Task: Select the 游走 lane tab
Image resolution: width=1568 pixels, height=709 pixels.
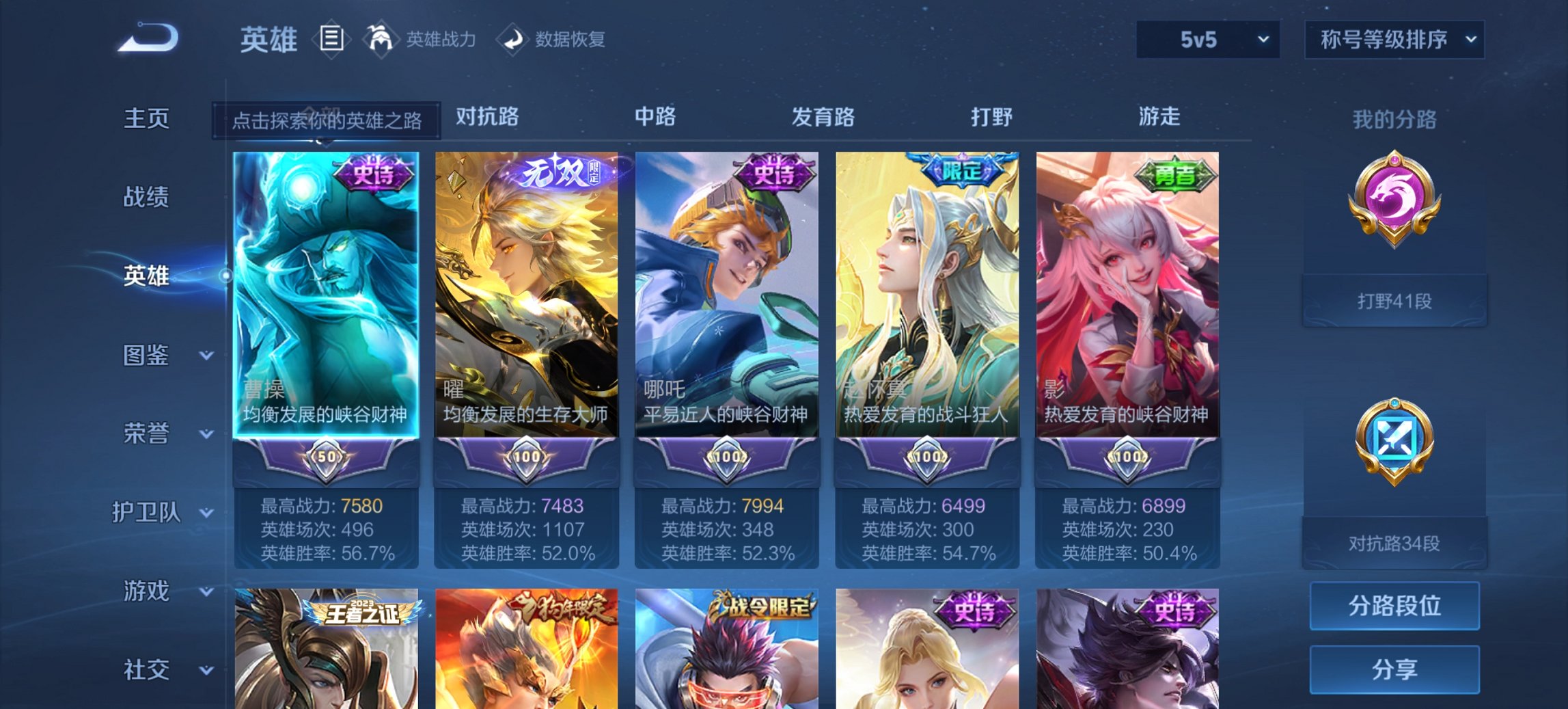Action: click(1161, 117)
